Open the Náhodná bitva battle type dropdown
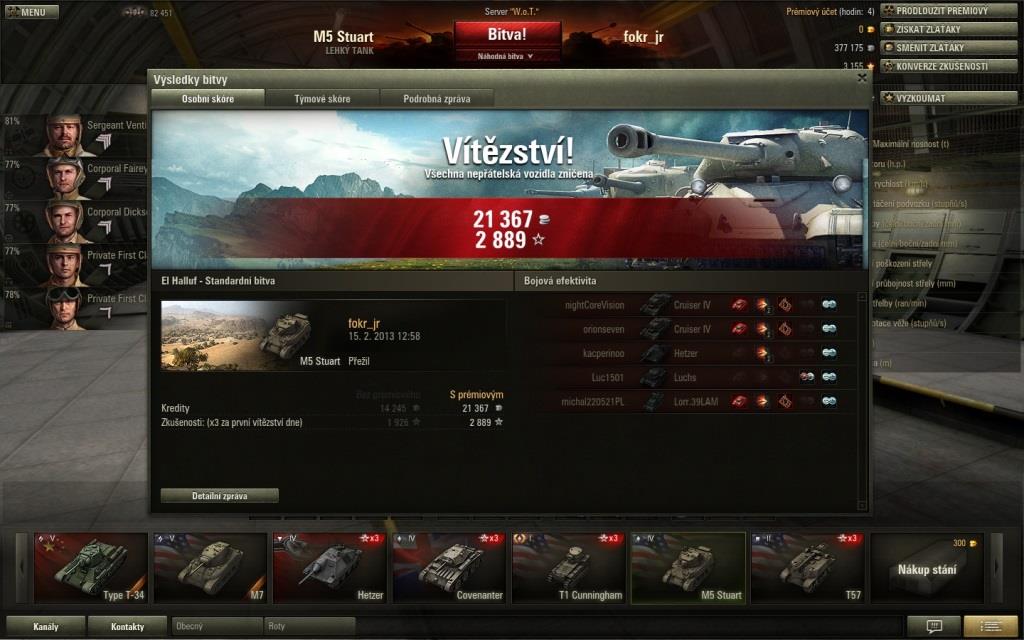This screenshot has height=640, width=1024. (507, 56)
